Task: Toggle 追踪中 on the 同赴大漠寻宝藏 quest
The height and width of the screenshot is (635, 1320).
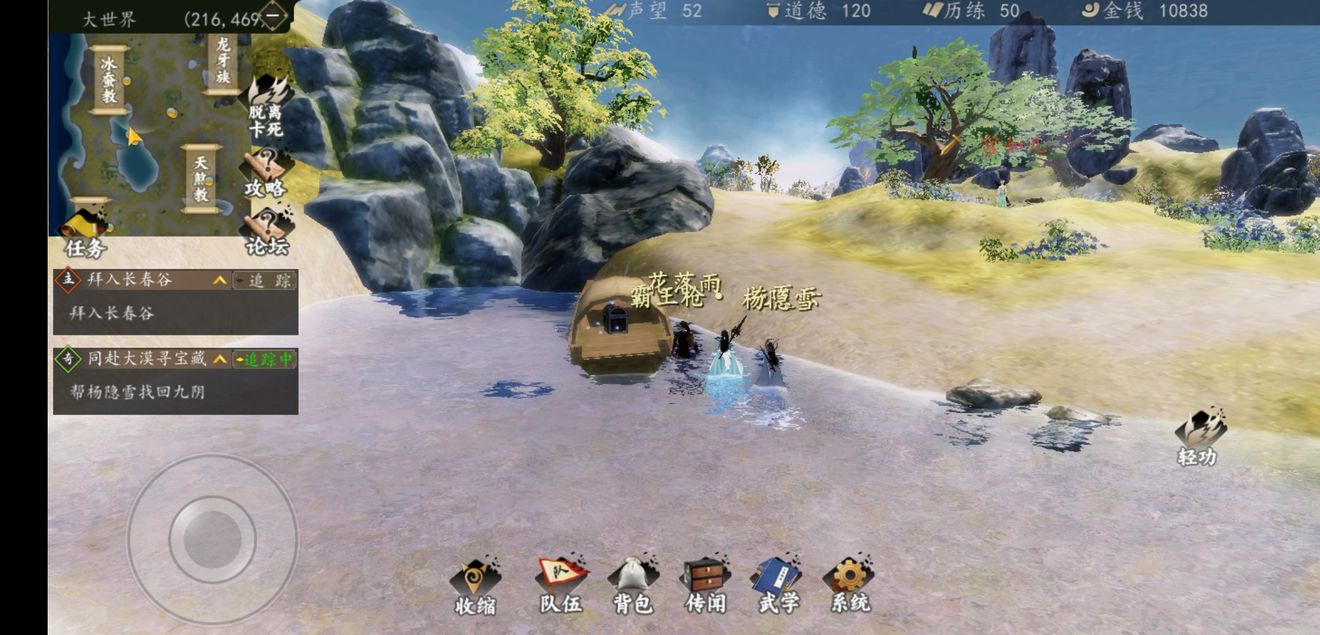Action: (x=264, y=359)
